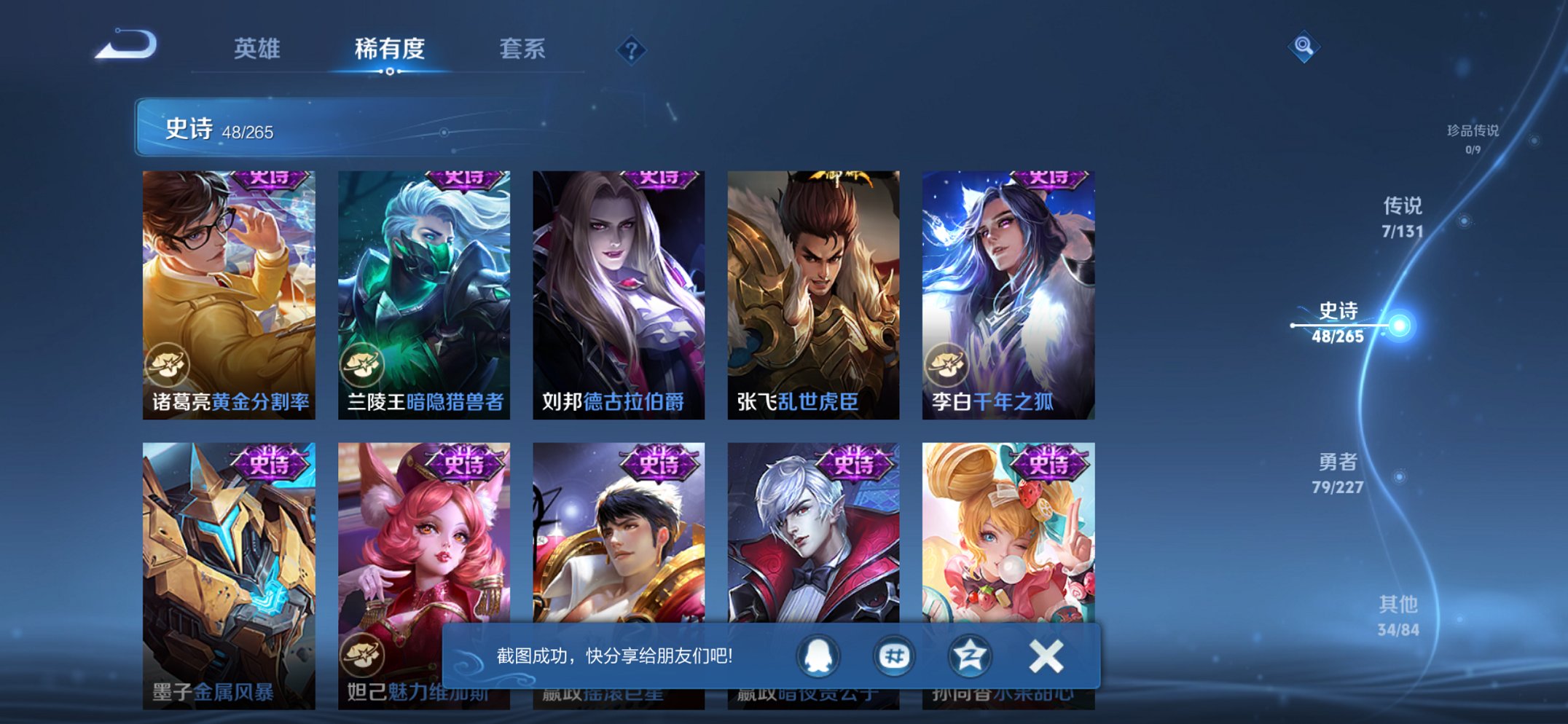This screenshot has height=724, width=1568.
Task: Share screenshot via the QQ Zone star icon
Action: 969,655
